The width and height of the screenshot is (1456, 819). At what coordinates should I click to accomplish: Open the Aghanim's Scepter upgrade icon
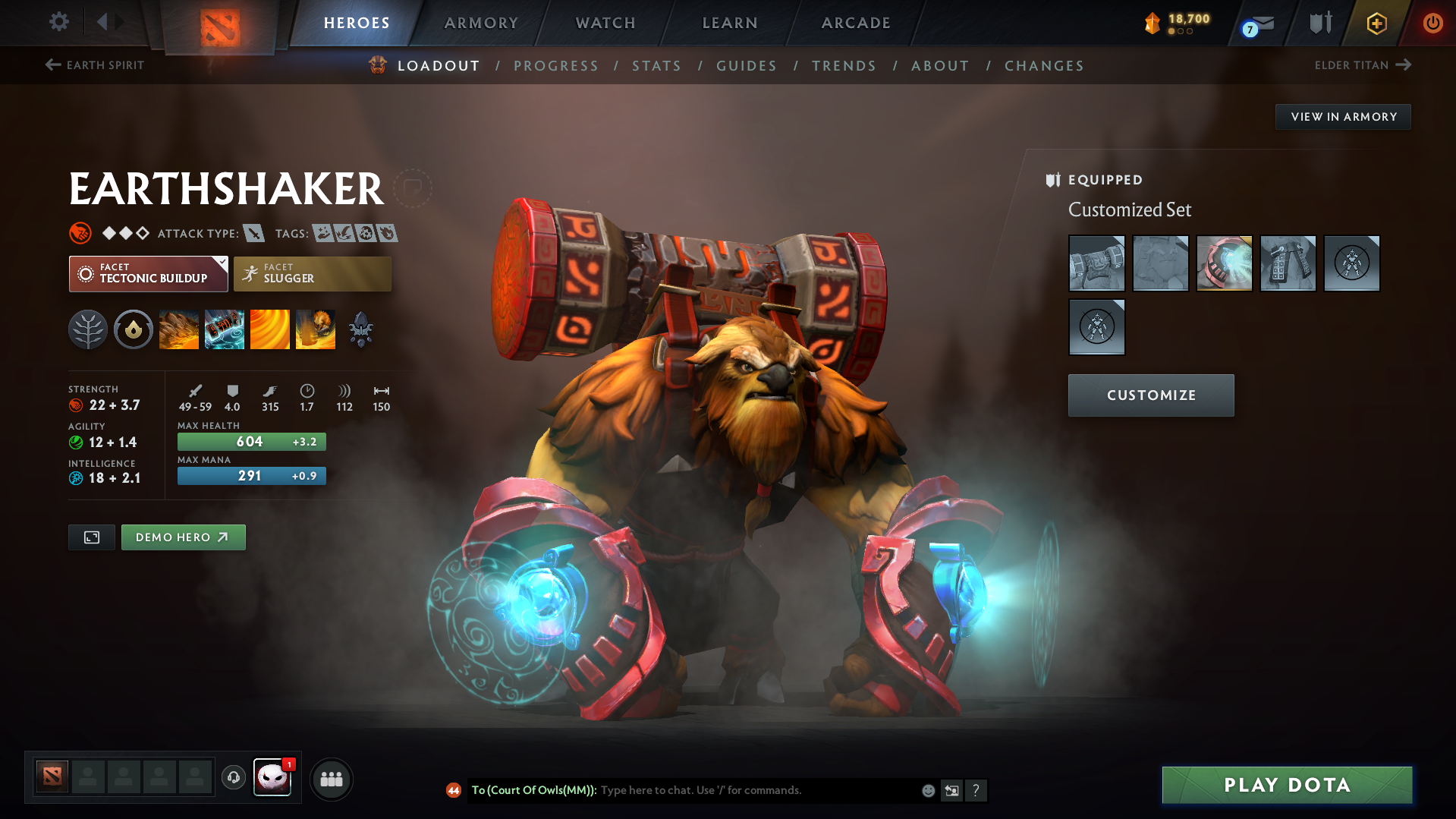point(360,329)
